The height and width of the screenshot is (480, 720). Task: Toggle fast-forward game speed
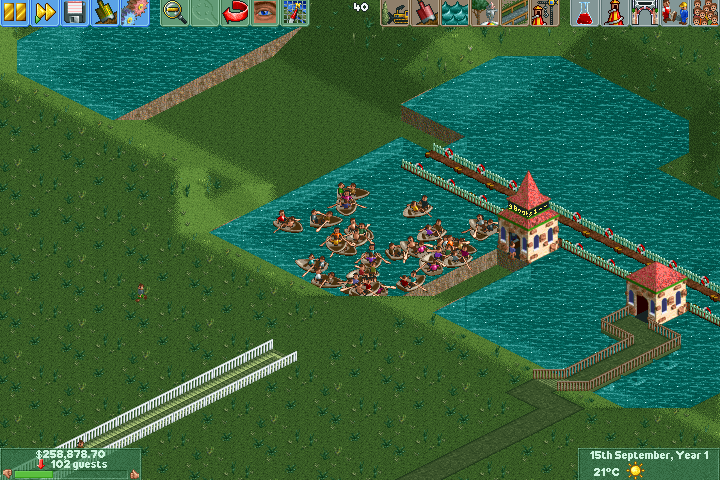(45, 12)
